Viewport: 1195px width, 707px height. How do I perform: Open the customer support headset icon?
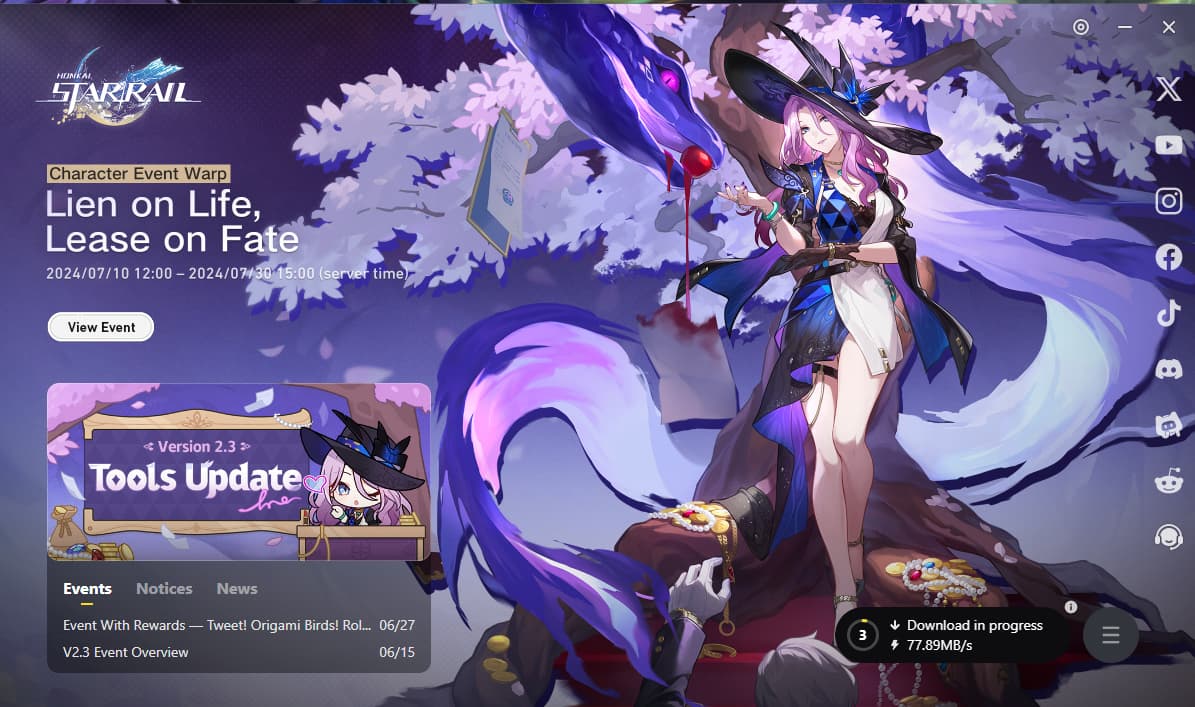click(x=1168, y=537)
